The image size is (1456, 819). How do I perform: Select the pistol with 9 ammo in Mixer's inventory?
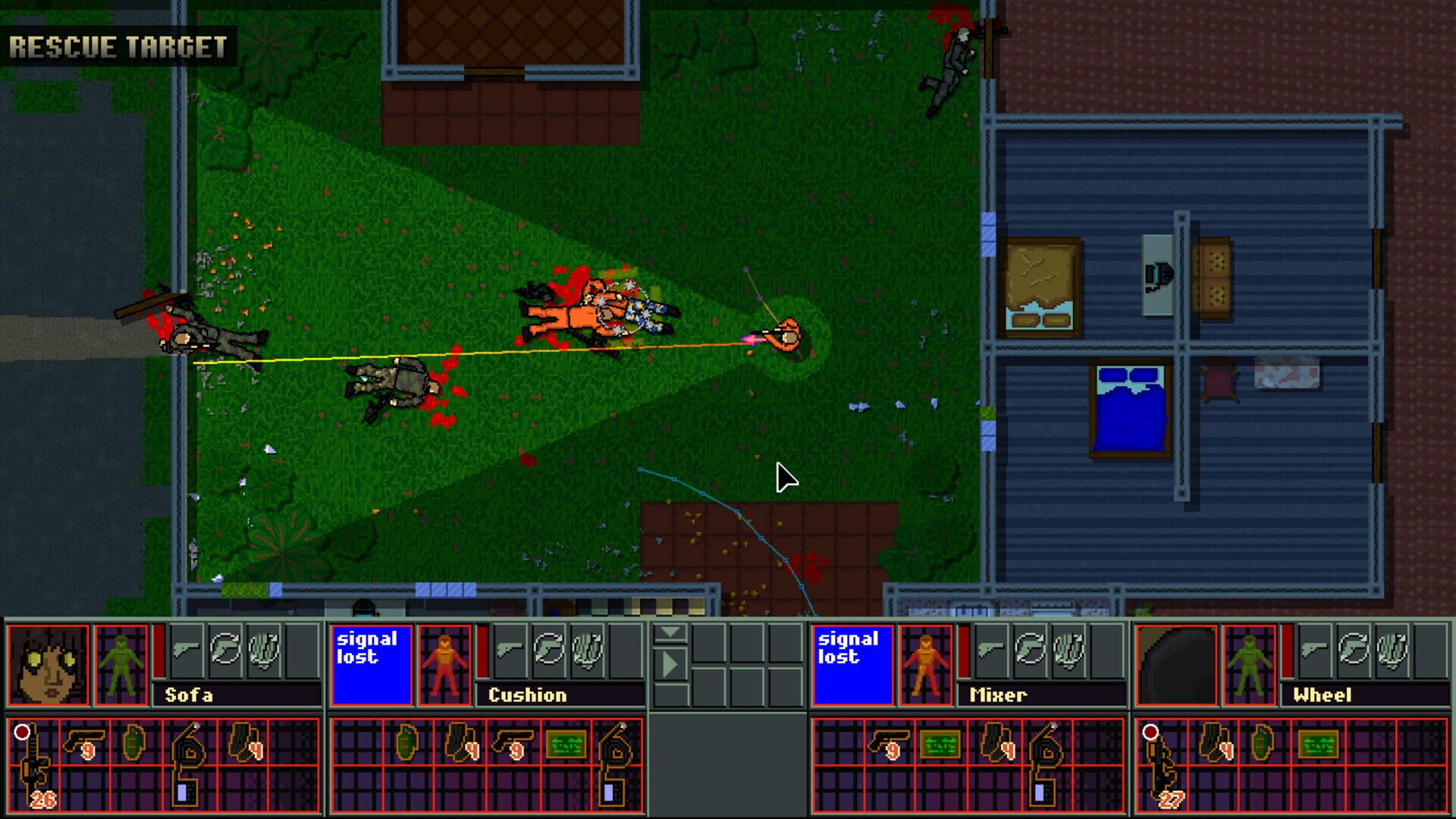tap(889, 743)
